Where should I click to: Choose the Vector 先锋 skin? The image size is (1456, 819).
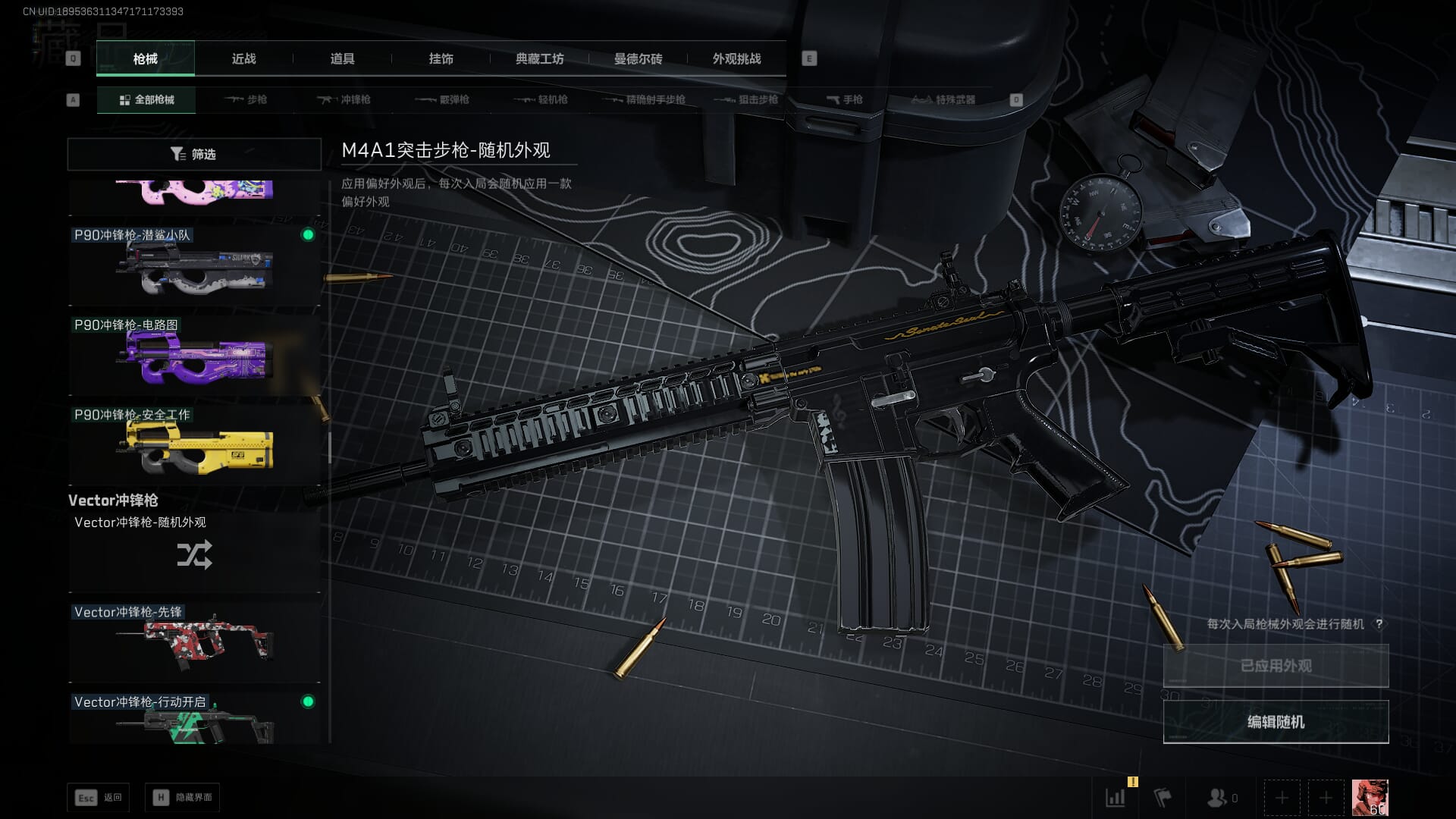[x=194, y=642]
